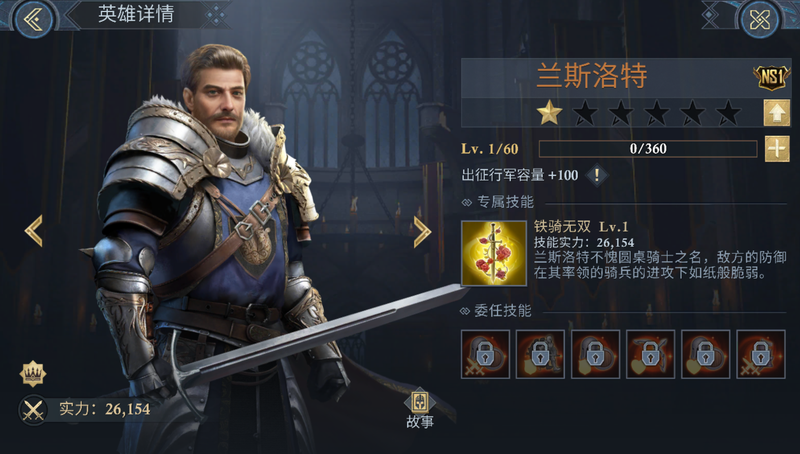Open the hero's 故事 story

(x=420, y=408)
